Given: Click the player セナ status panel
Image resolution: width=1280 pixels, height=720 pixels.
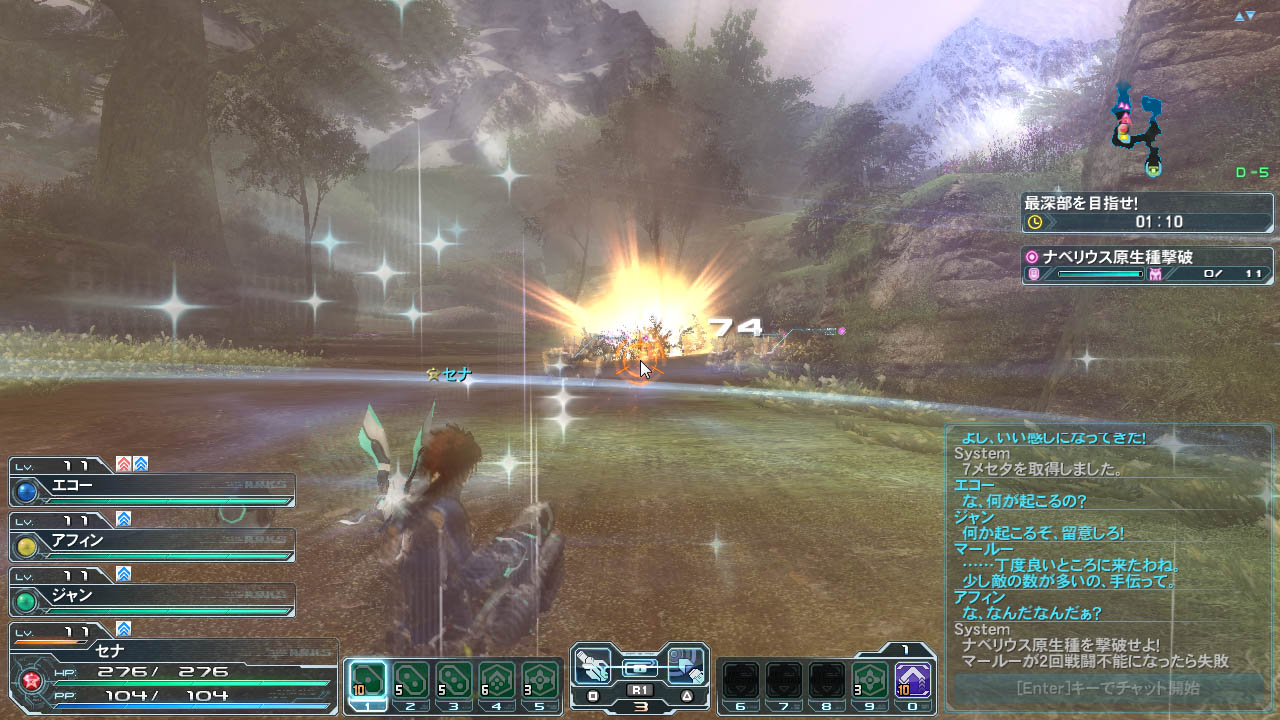Looking at the screenshot, I should [x=172, y=670].
